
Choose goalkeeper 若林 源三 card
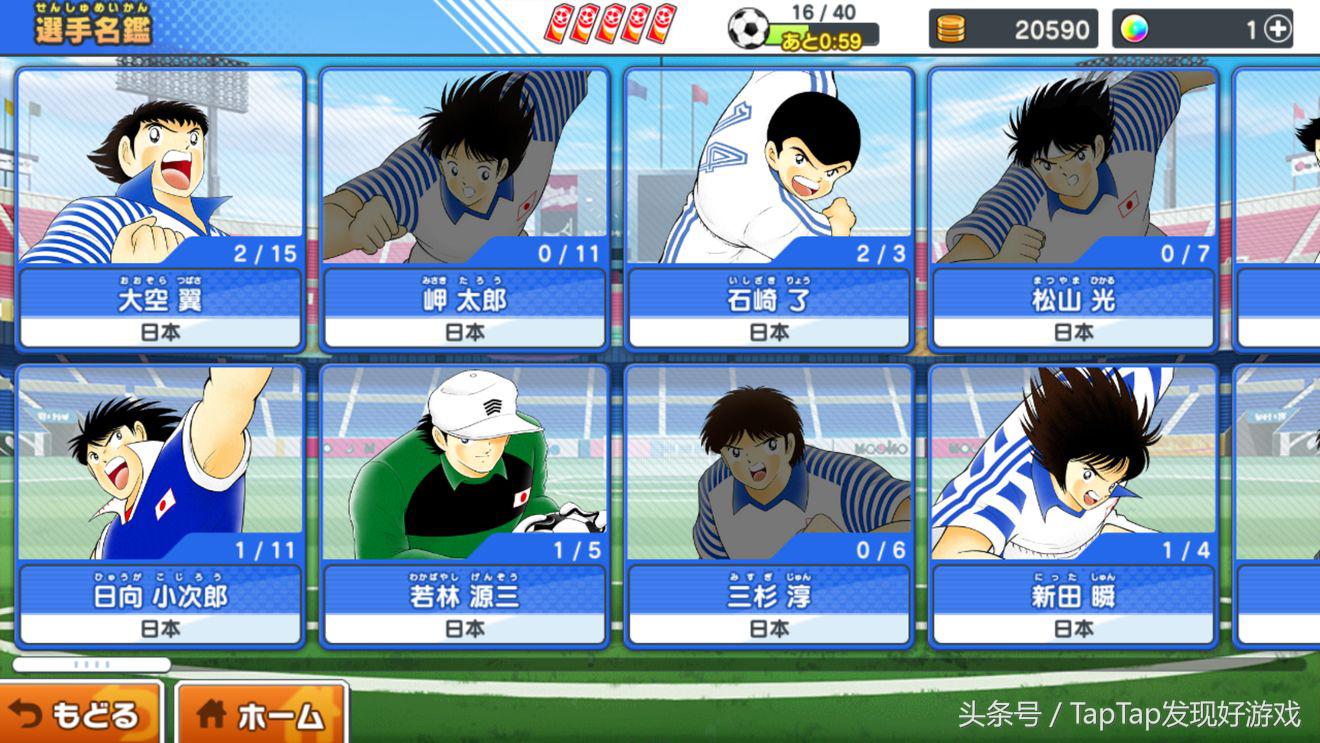pos(464,505)
